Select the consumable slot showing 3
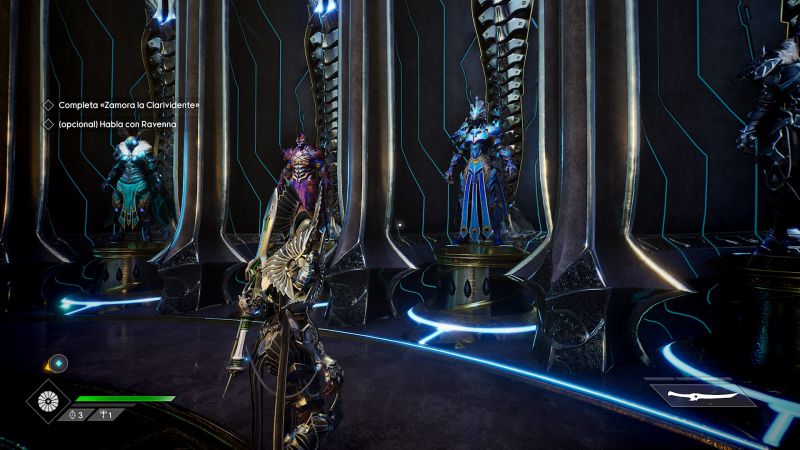 point(77,414)
